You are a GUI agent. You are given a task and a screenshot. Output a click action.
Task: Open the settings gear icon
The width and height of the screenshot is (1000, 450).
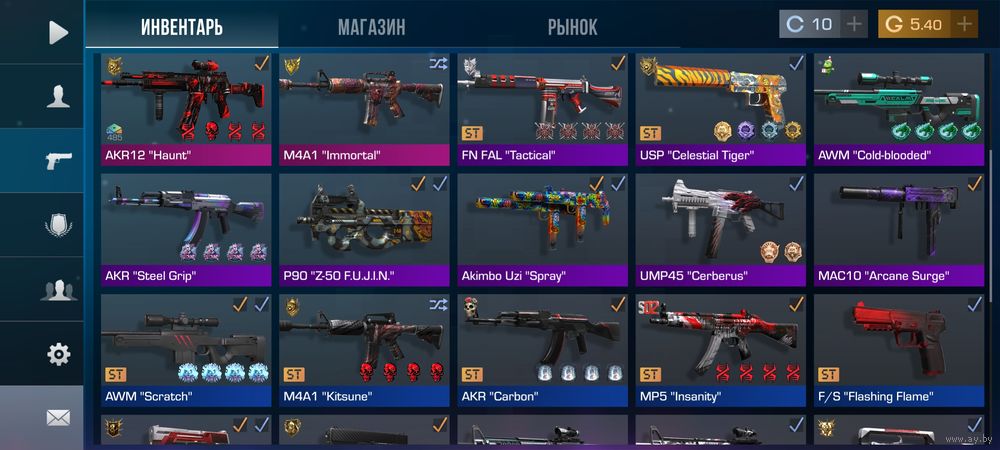coord(58,354)
